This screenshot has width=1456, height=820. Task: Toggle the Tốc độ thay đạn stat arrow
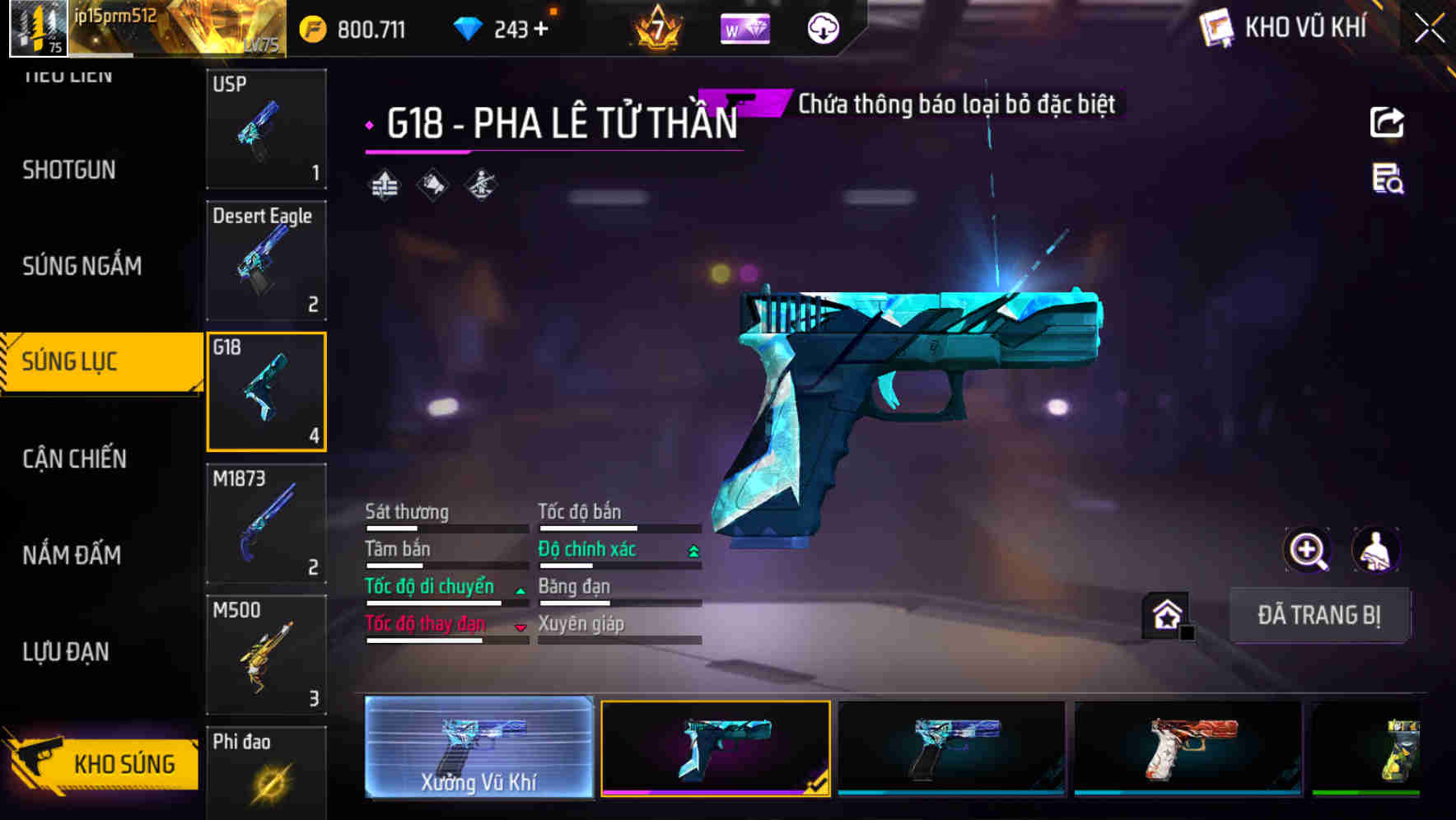click(x=520, y=626)
